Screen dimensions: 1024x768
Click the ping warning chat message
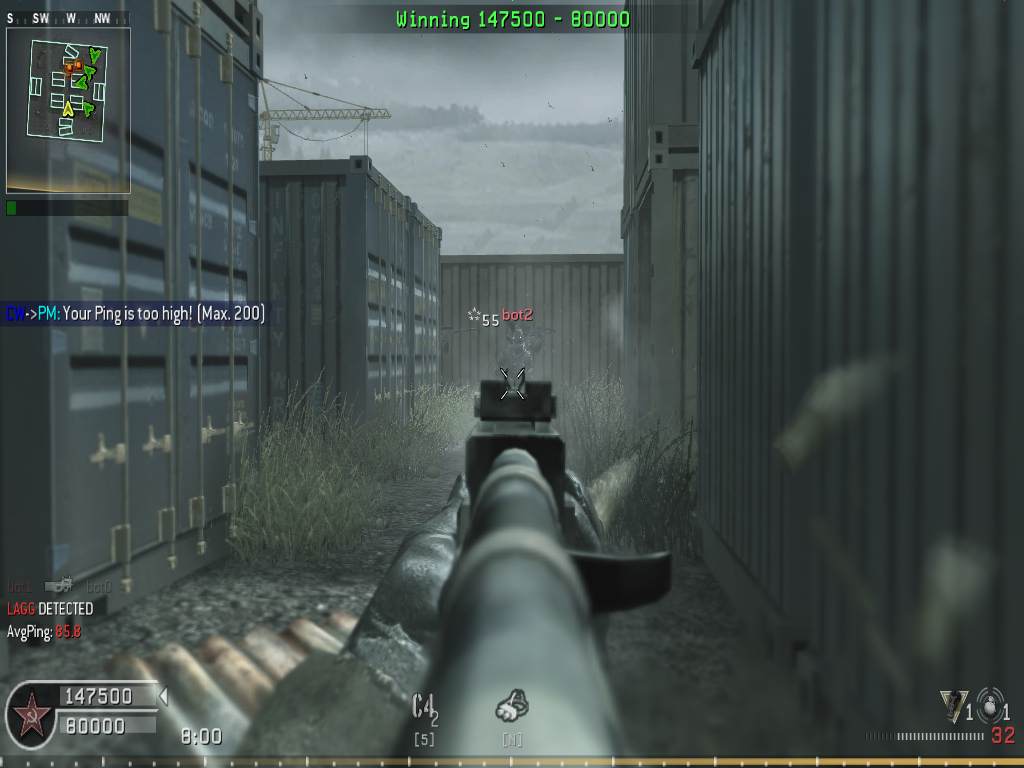click(135, 314)
